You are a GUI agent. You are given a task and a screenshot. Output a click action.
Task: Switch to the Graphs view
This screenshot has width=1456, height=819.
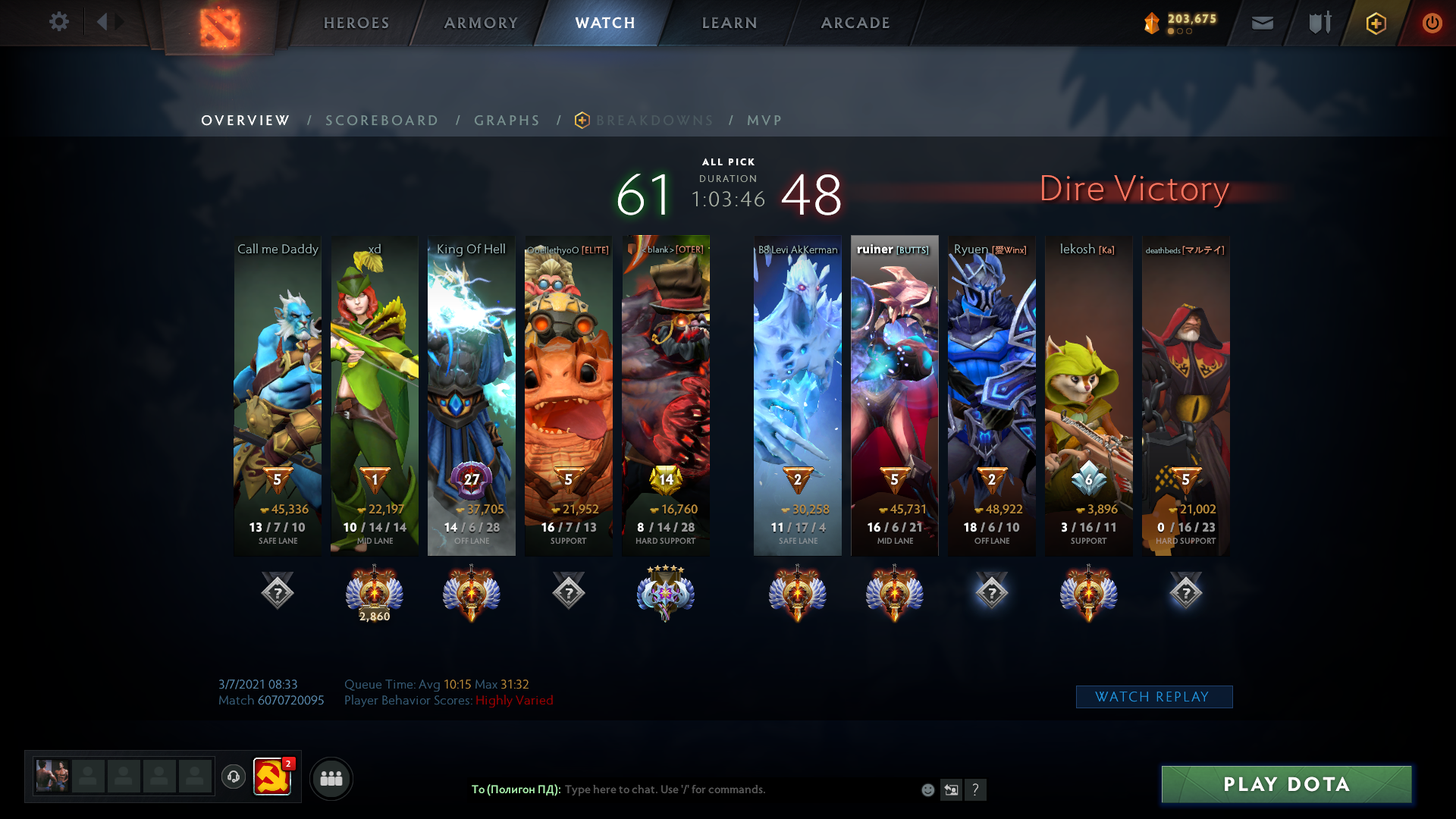[507, 121]
